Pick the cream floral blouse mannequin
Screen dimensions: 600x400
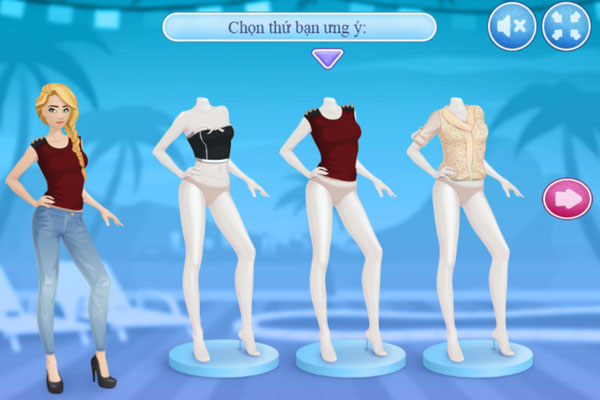[x=456, y=145]
